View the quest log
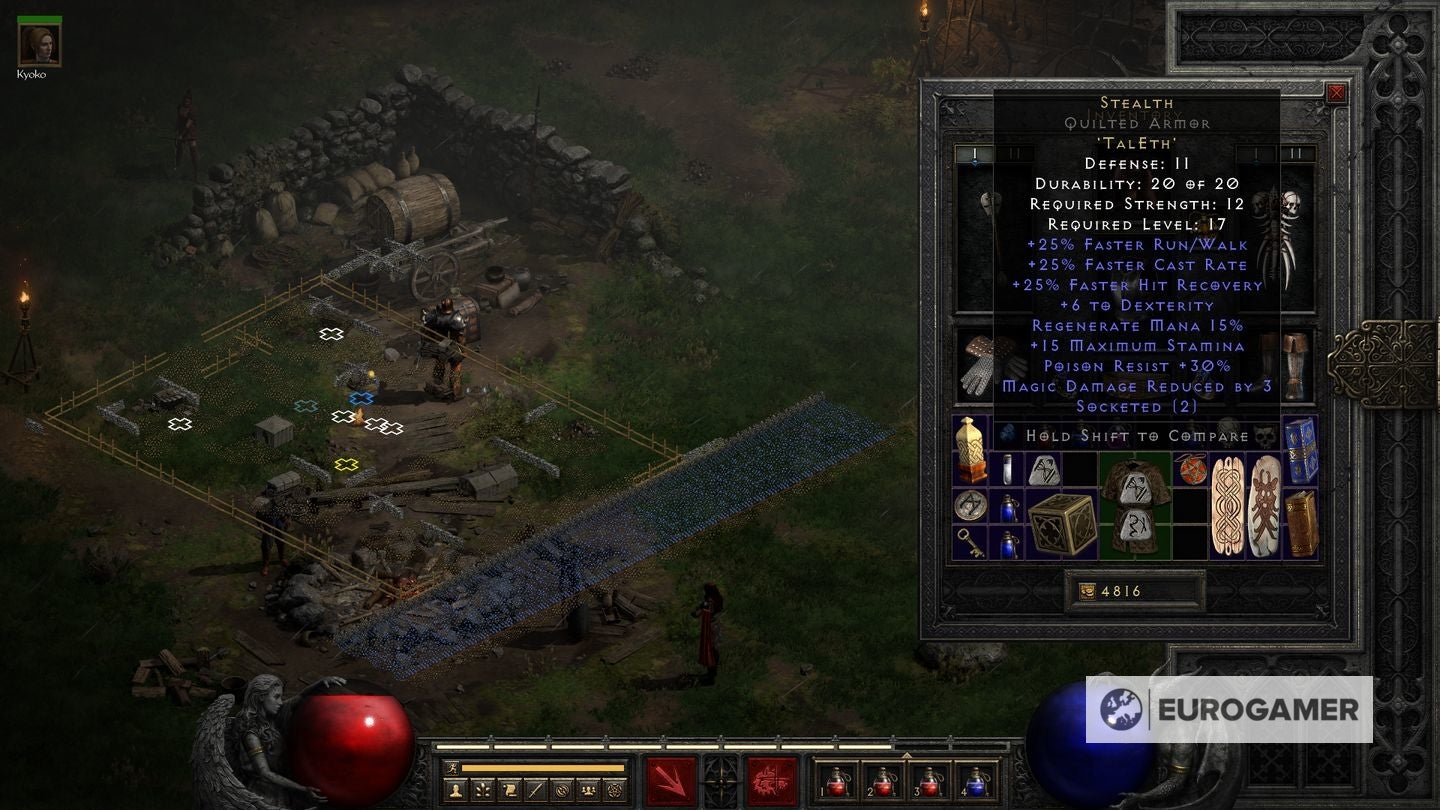The image size is (1440, 810). 509,790
